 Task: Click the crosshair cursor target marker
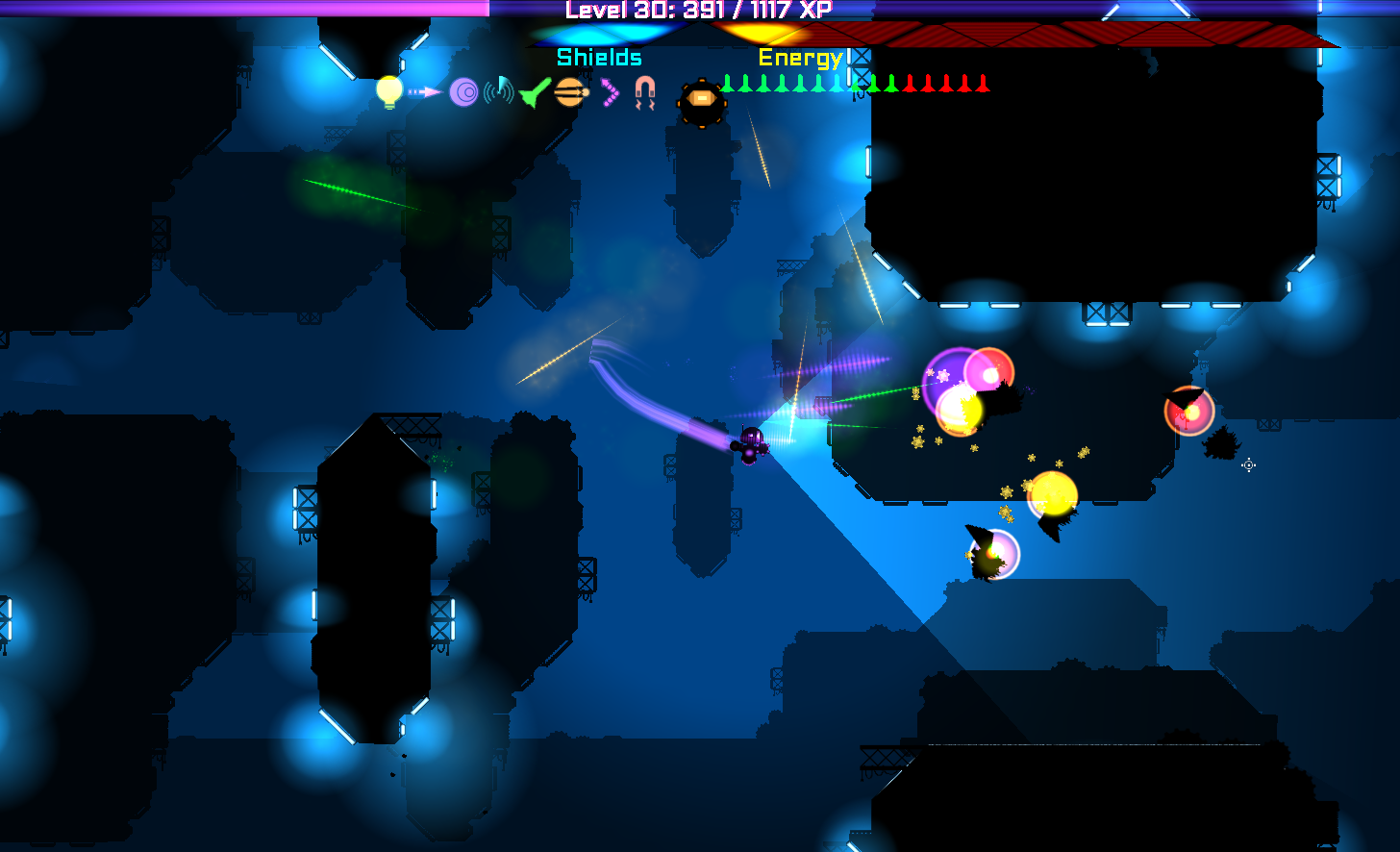pos(1248,465)
